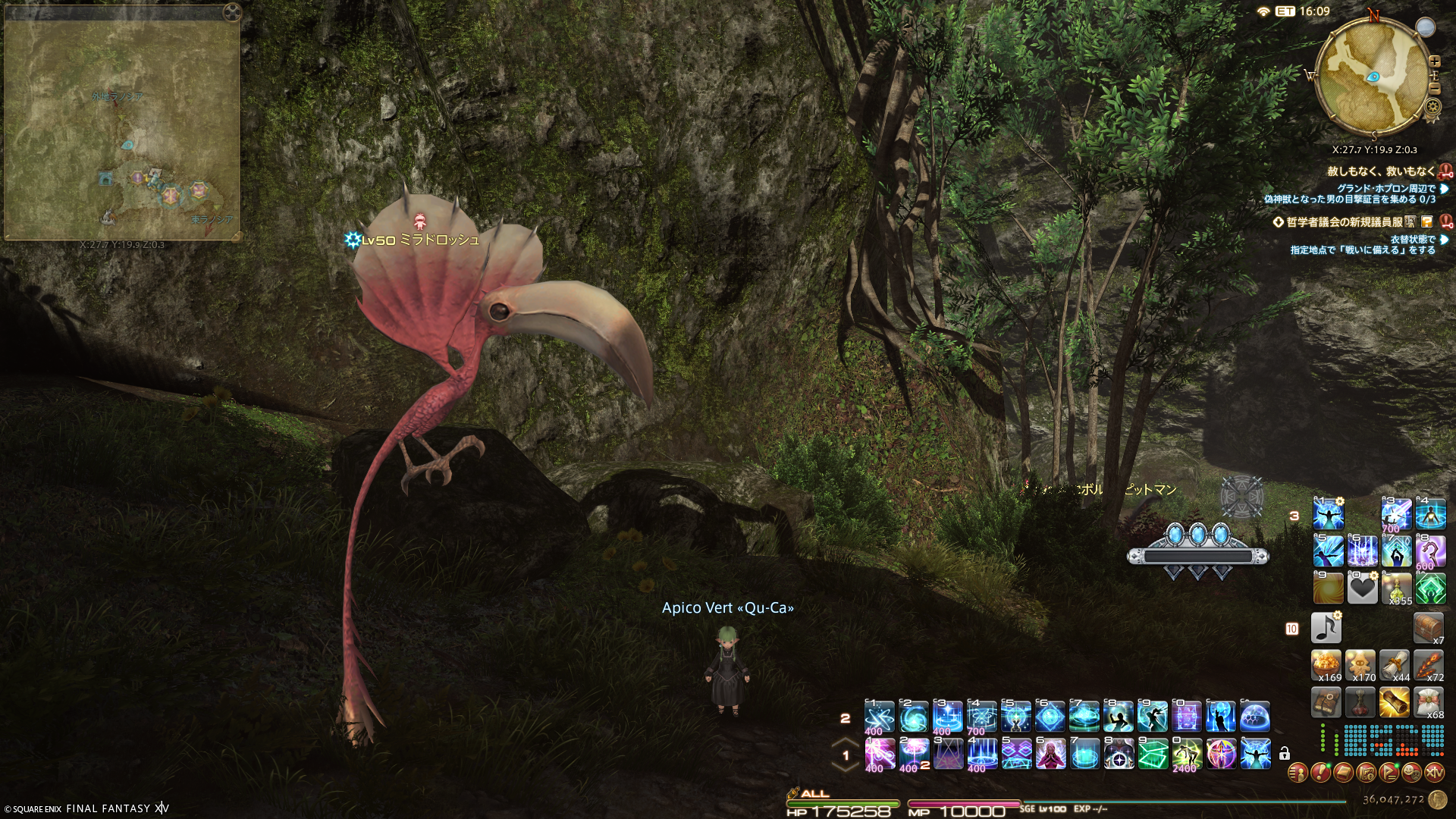1456x819 pixels.
Task: Use the gingerbread cookie item x170
Action: (x=1361, y=664)
